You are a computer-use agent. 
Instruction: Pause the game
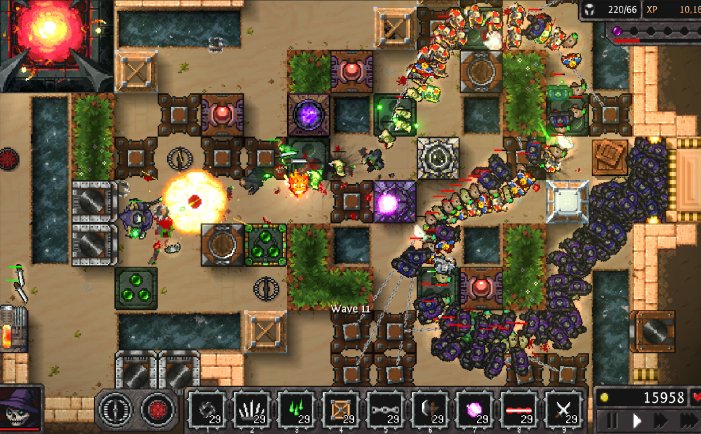[611, 421]
